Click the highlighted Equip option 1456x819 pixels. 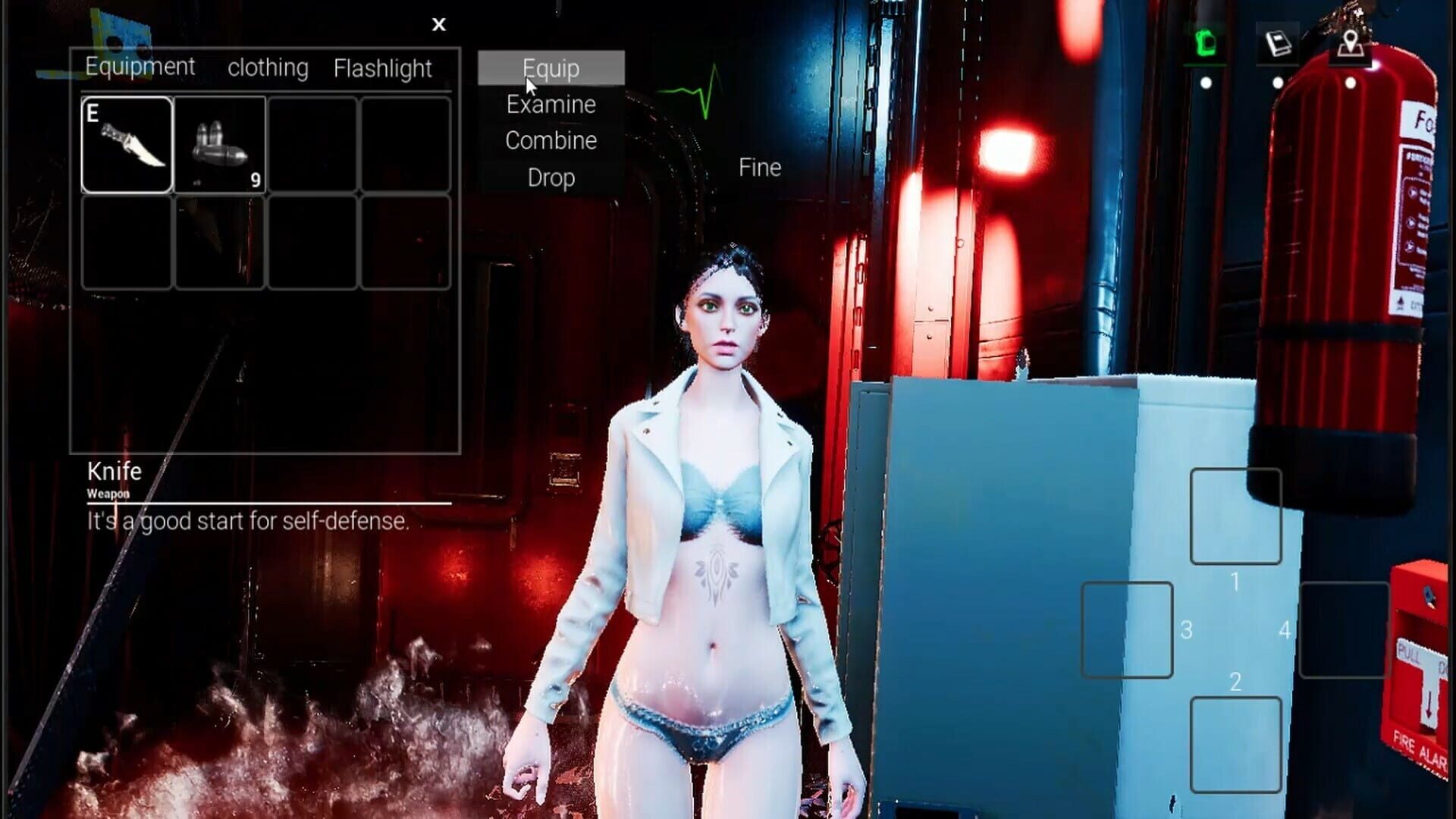551,68
